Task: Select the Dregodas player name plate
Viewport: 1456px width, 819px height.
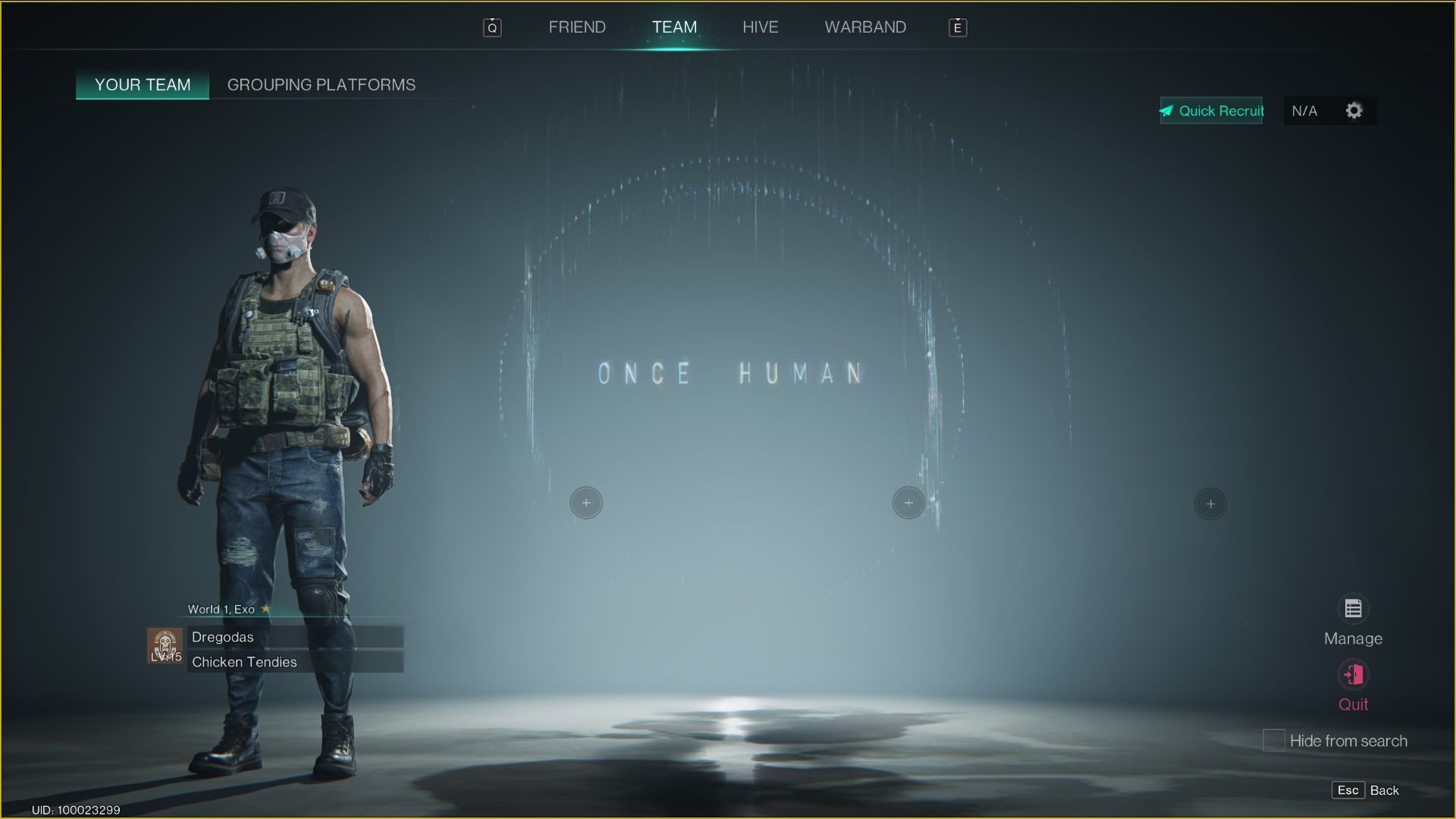Action: [294, 637]
